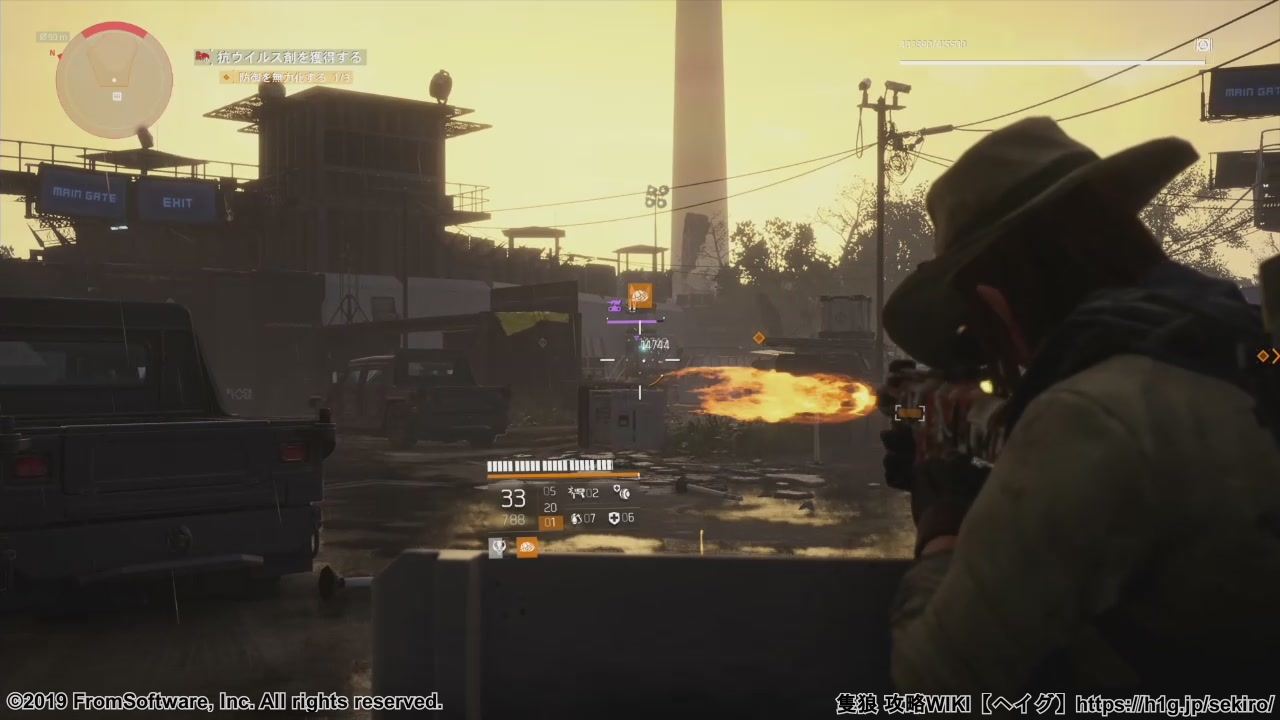Activate the skill icon right of the turret
Image resolution: width=1280 pixels, height=720 pixels.
tap(621, 492)
